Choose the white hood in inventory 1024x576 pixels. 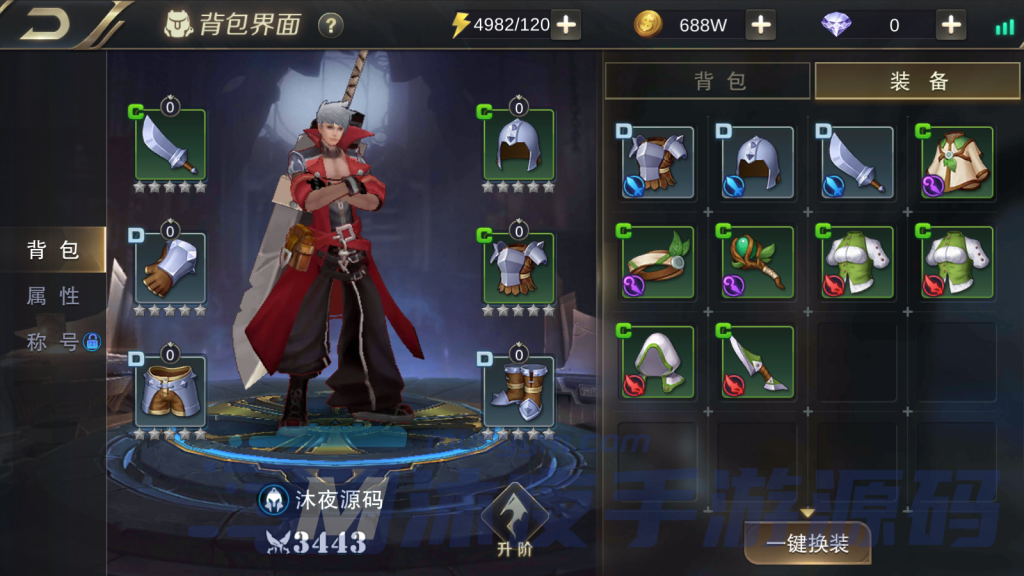657,362
